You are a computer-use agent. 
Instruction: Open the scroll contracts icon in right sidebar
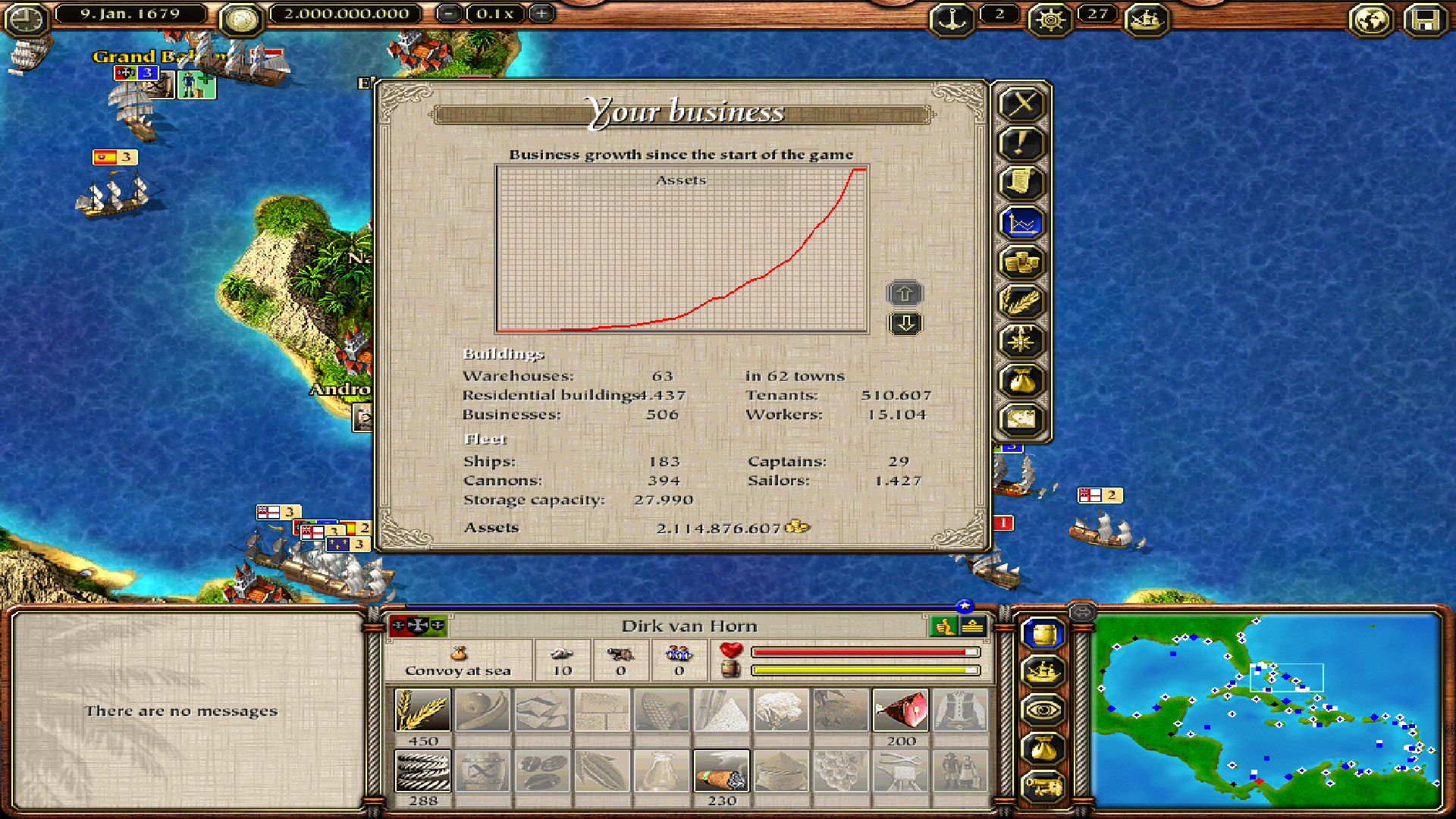[1021, 182]
